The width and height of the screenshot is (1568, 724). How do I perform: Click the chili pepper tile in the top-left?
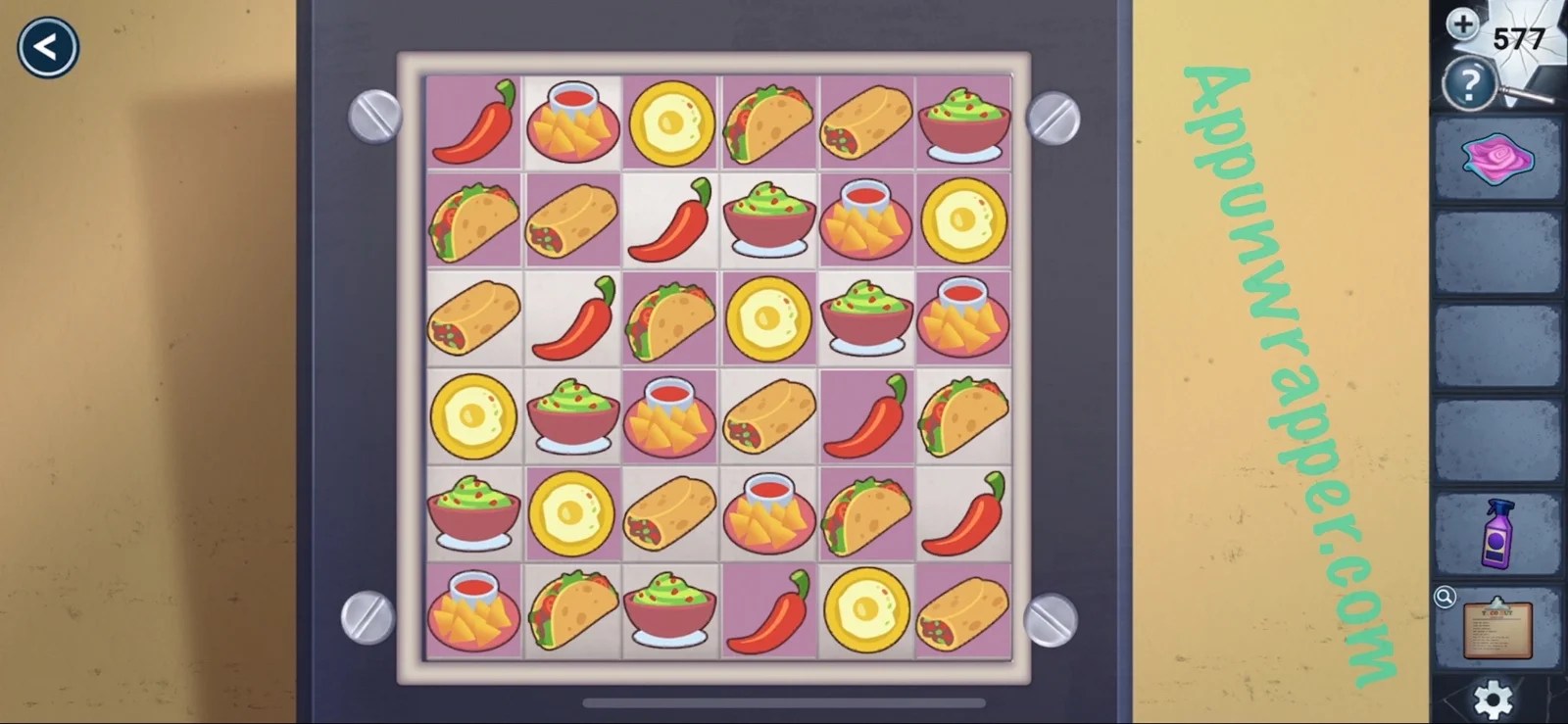pos(473,122)
